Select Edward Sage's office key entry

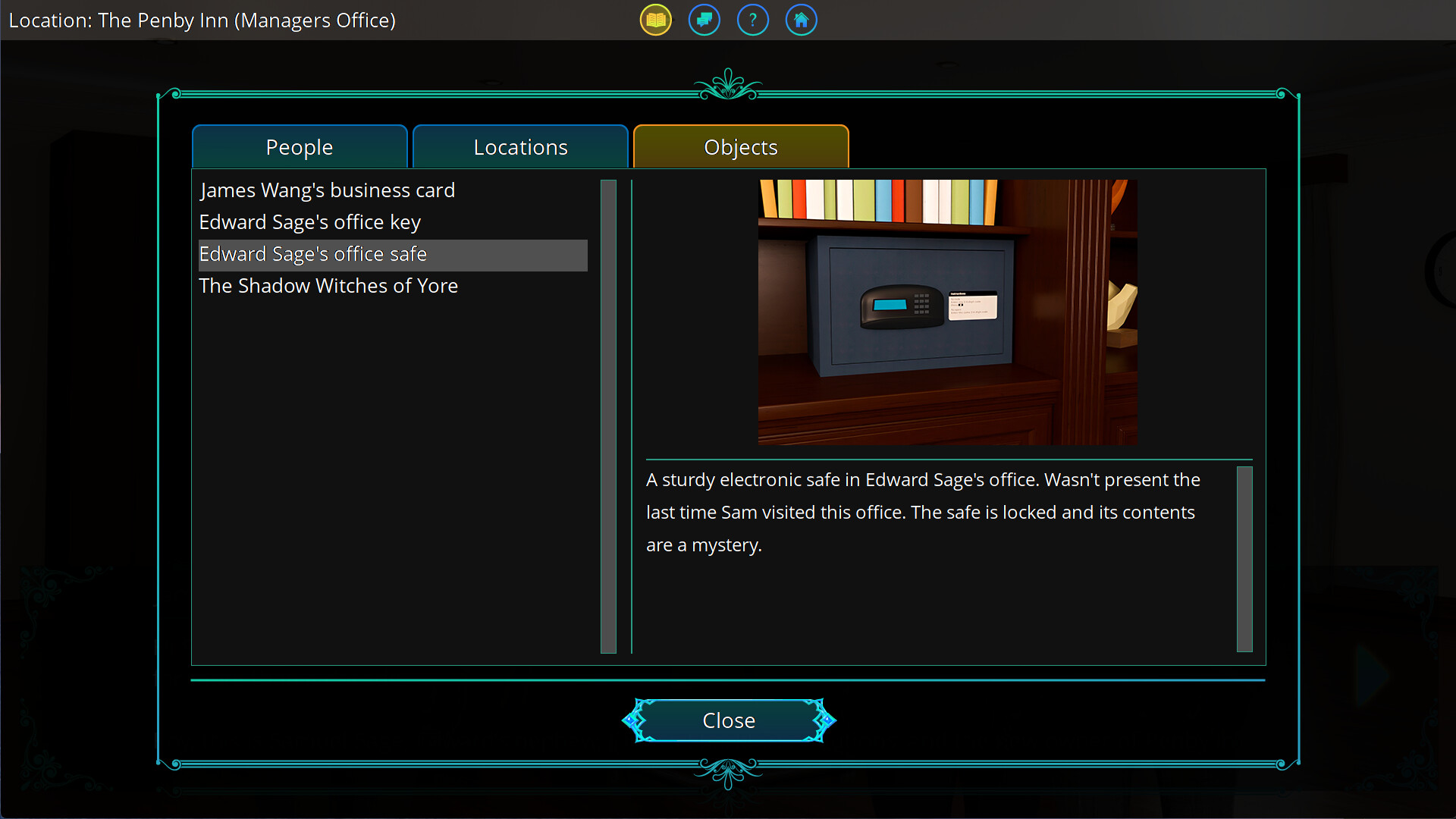[x=309, y=222]
